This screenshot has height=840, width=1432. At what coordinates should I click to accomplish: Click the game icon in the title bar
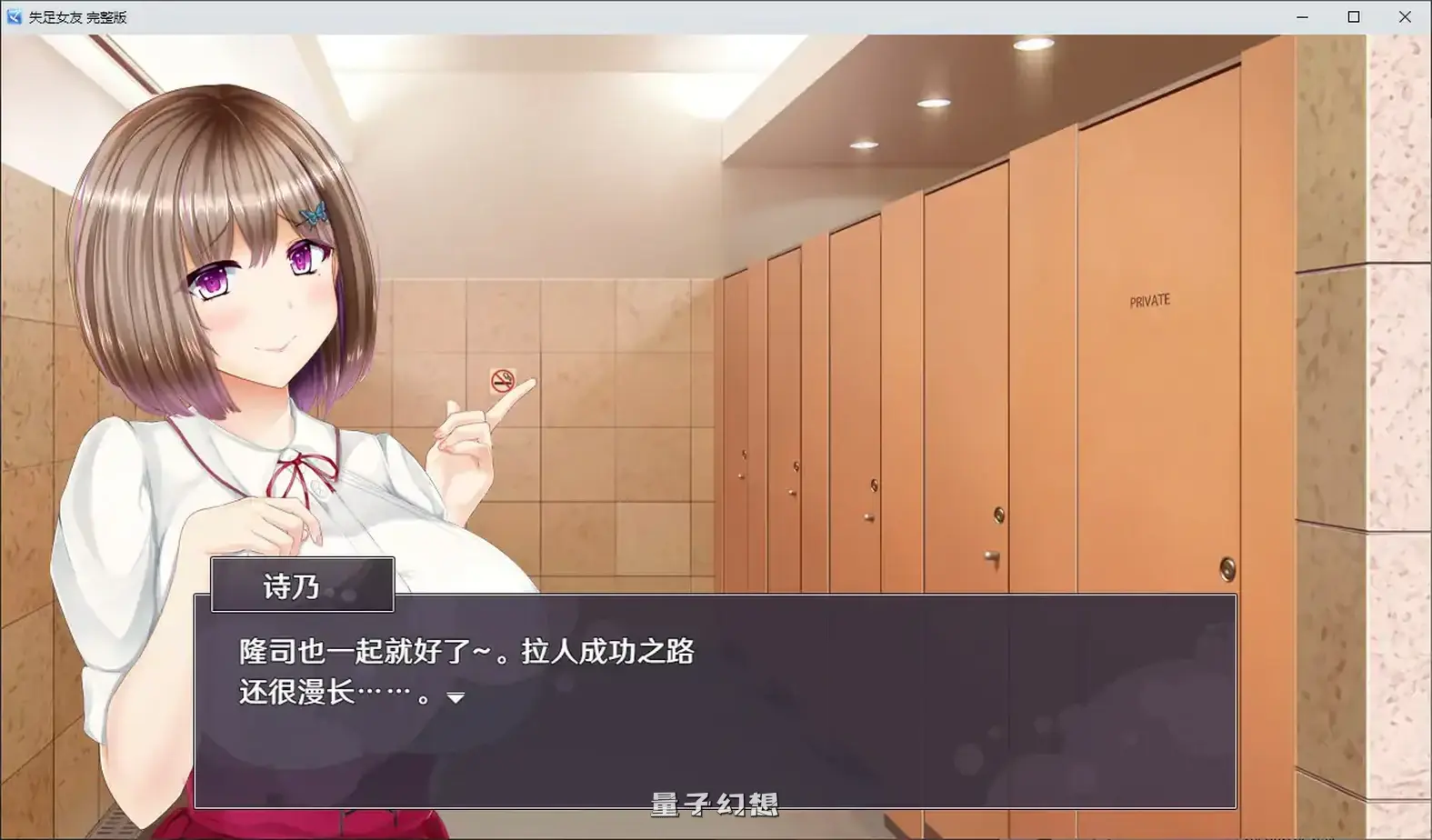tap(13, 15)
